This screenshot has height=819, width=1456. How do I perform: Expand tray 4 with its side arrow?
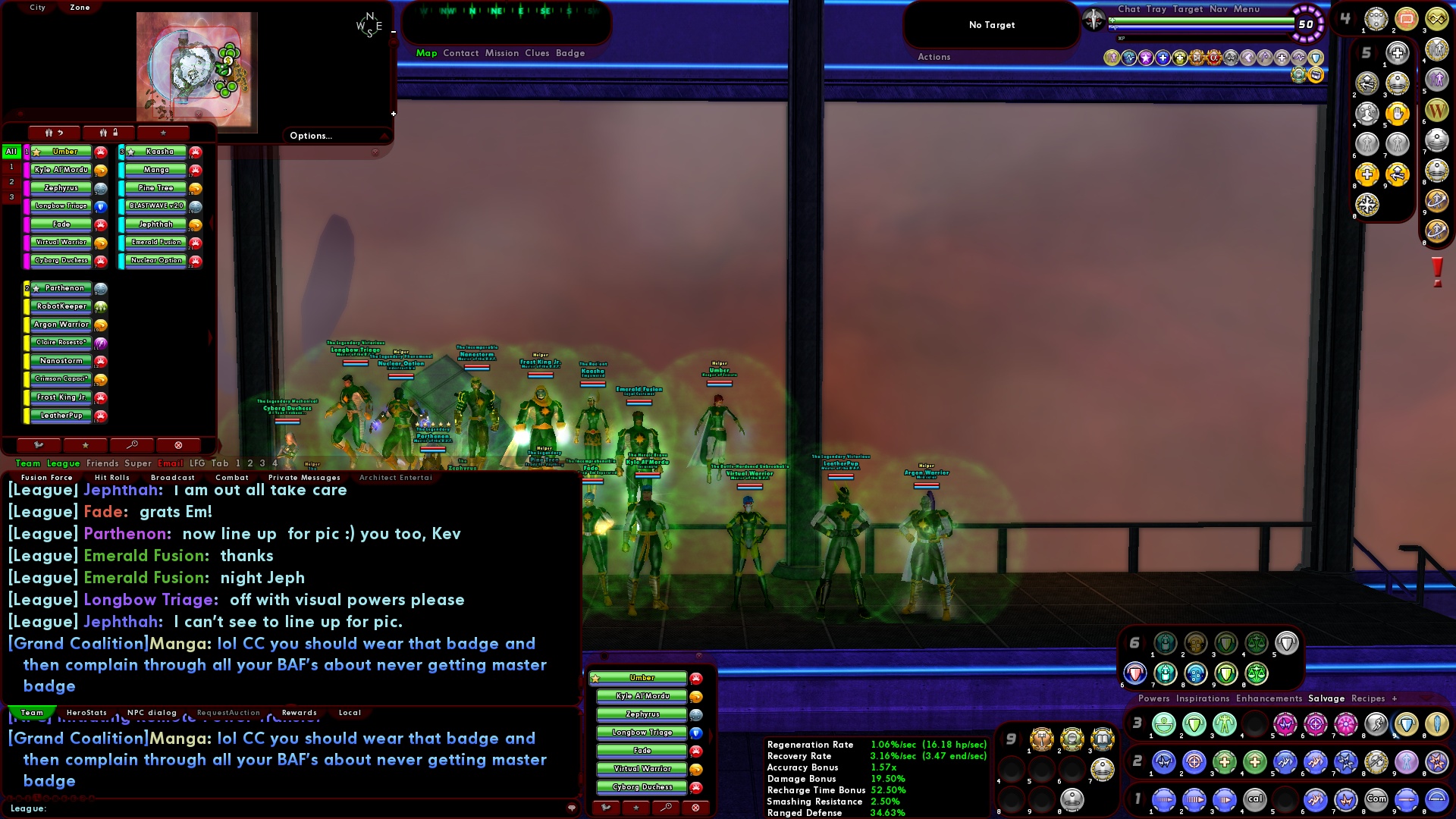pyautogui.click(x=1355, y=17)
